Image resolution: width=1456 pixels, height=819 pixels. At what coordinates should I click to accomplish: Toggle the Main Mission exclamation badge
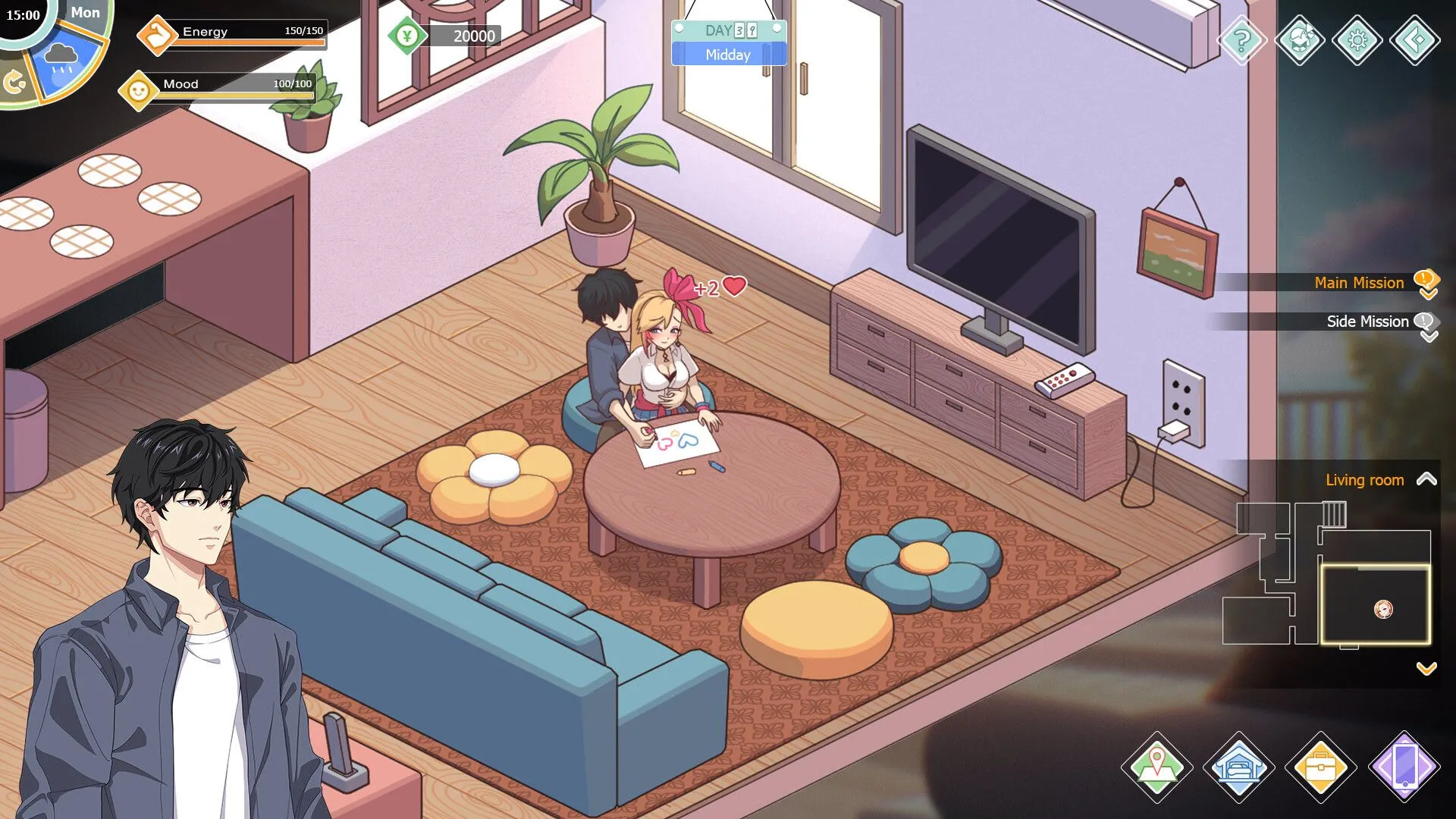click(1426, 281)
